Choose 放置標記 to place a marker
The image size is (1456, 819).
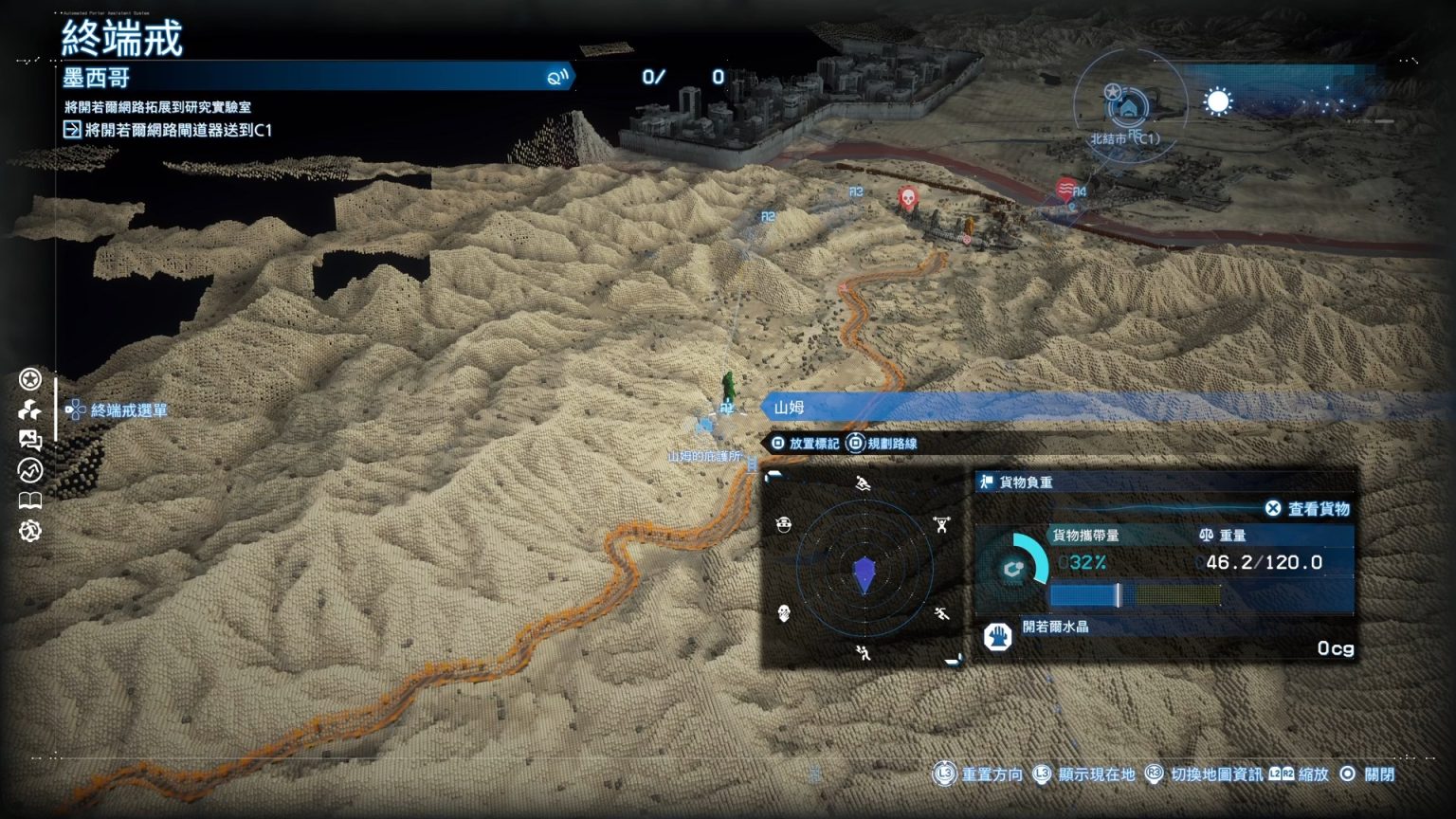click(805, 444)
